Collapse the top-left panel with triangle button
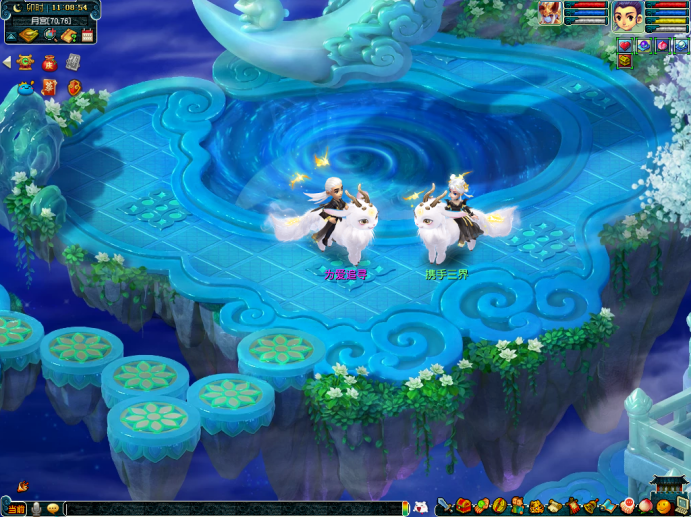 coord(10,36)
